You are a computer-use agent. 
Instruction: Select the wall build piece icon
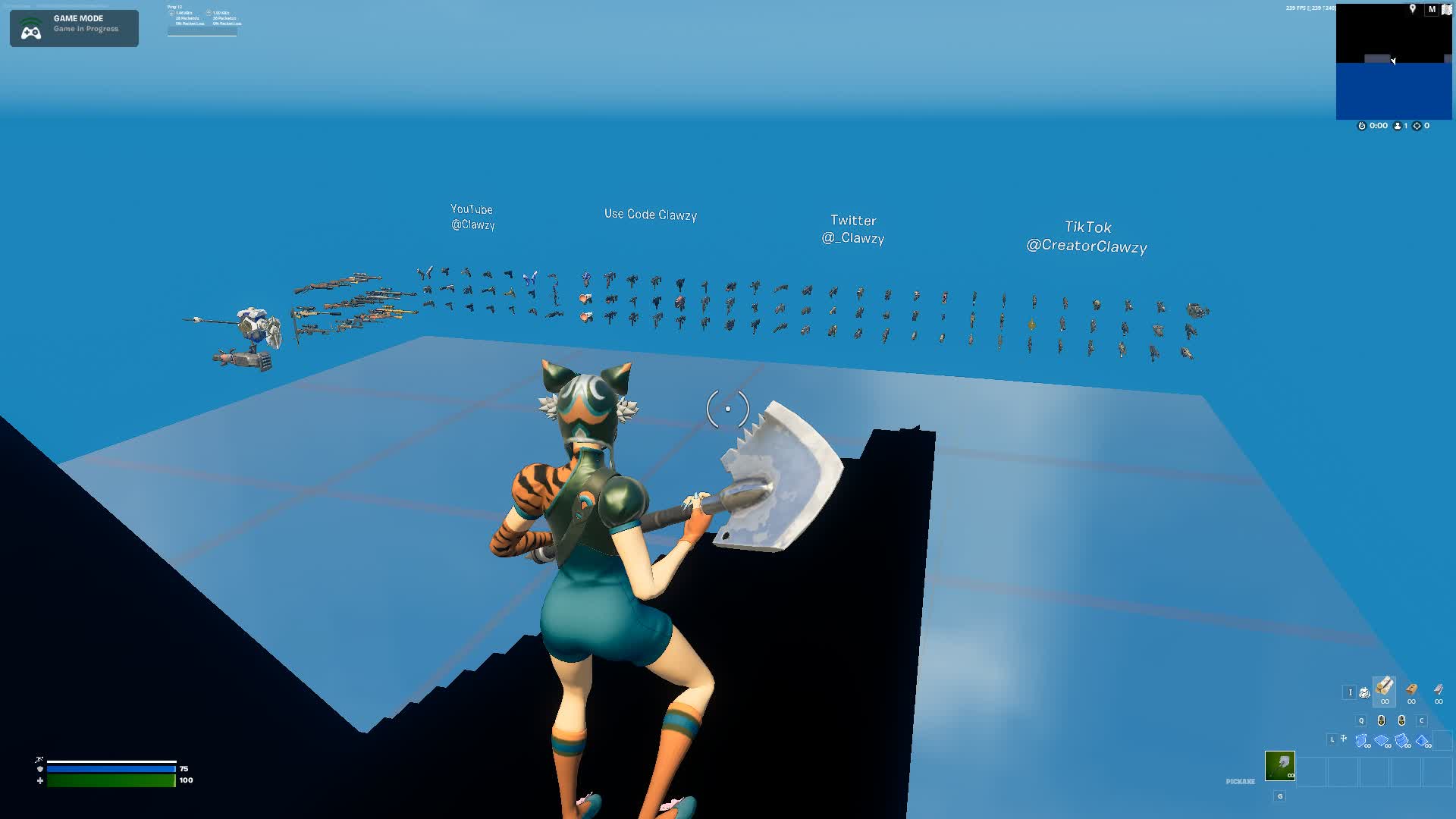pos(1360,741)
